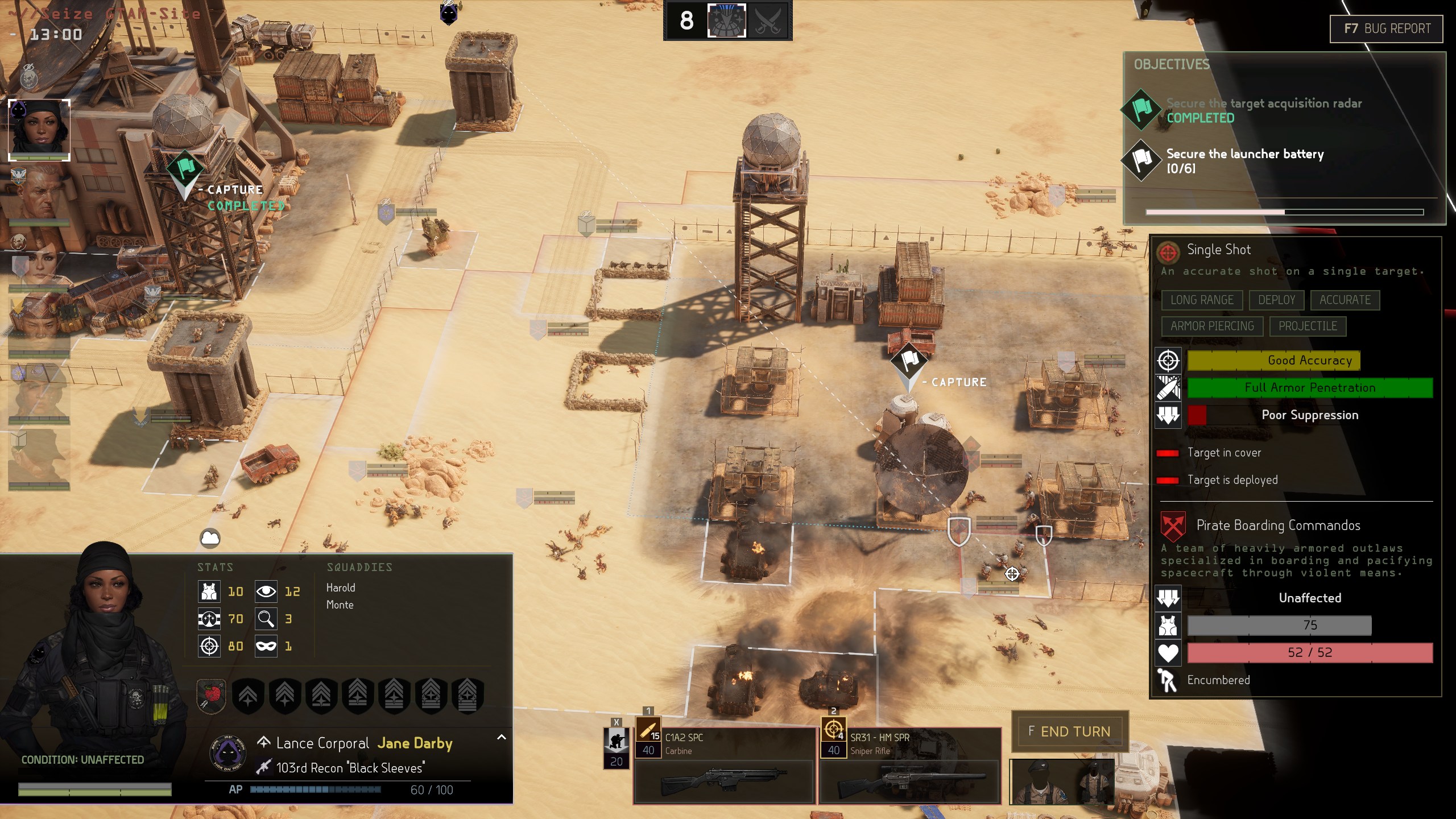Click the shield emblem next to turn counter

tap(726, 21)
